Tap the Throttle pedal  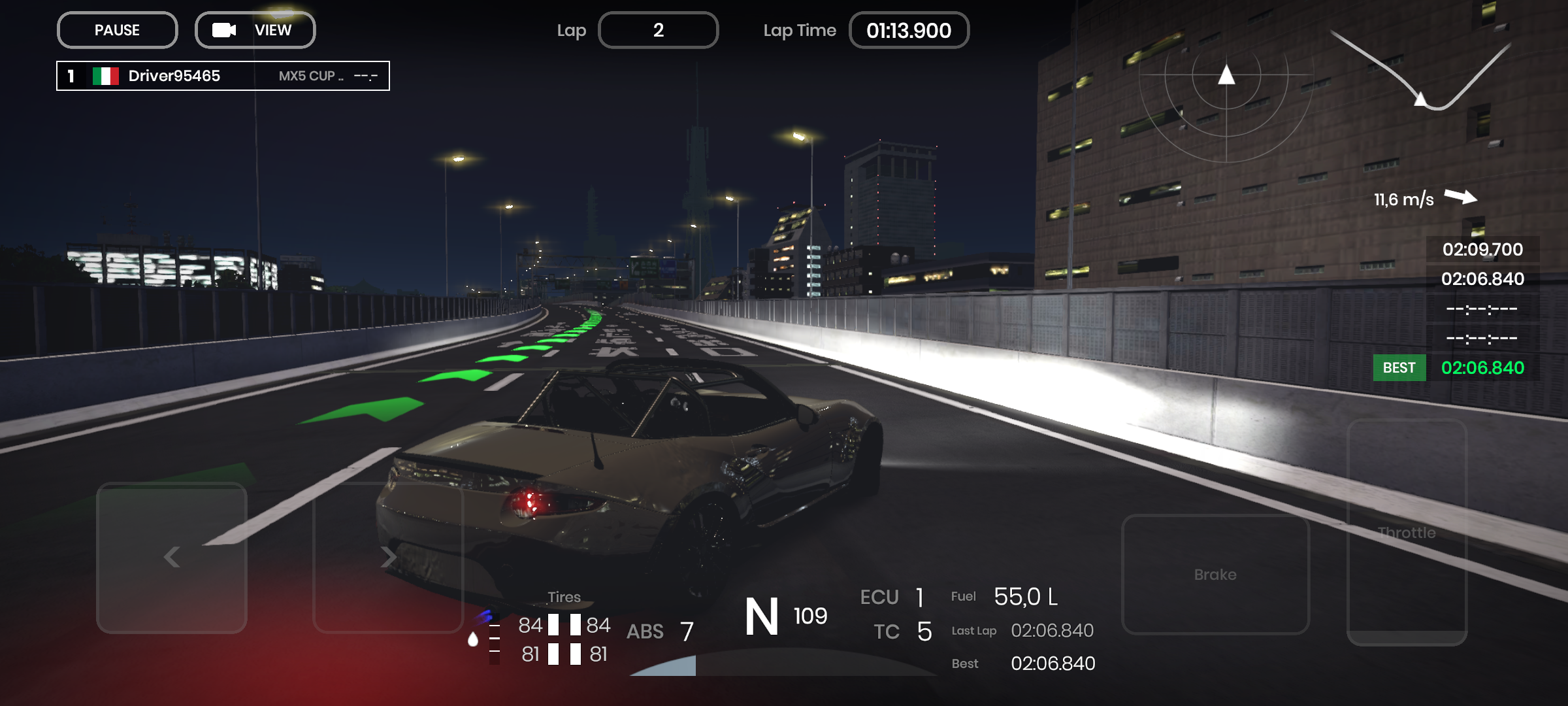pos(1407,532)
